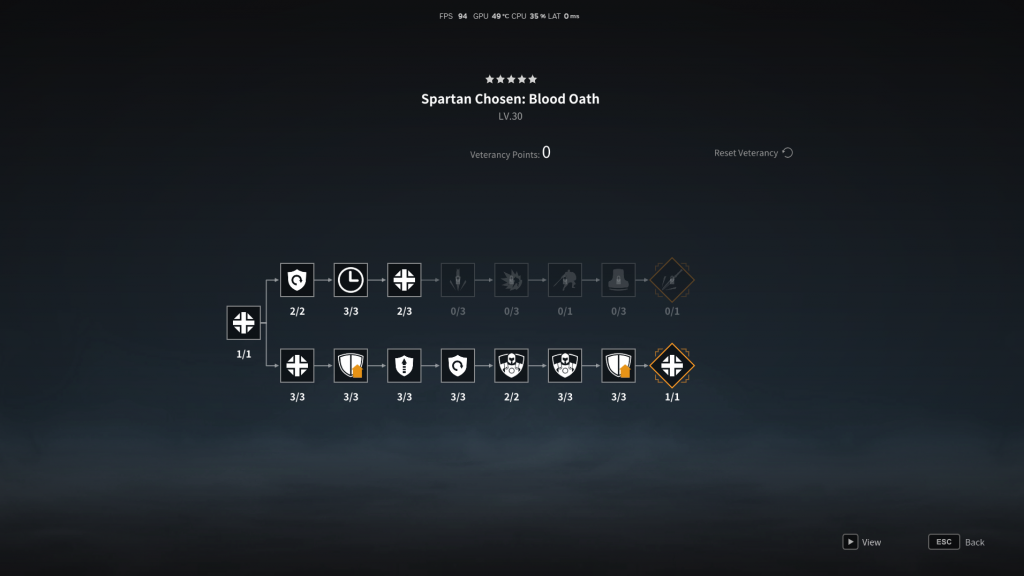Choose the clock veterancy node
1024x576 pixels.
coord(351,280)
